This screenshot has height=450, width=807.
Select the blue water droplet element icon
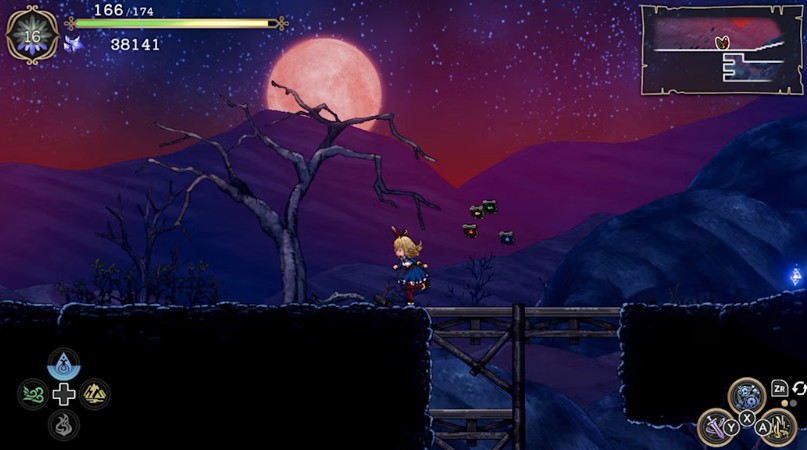pyautogui.click(x=64, y=364)
